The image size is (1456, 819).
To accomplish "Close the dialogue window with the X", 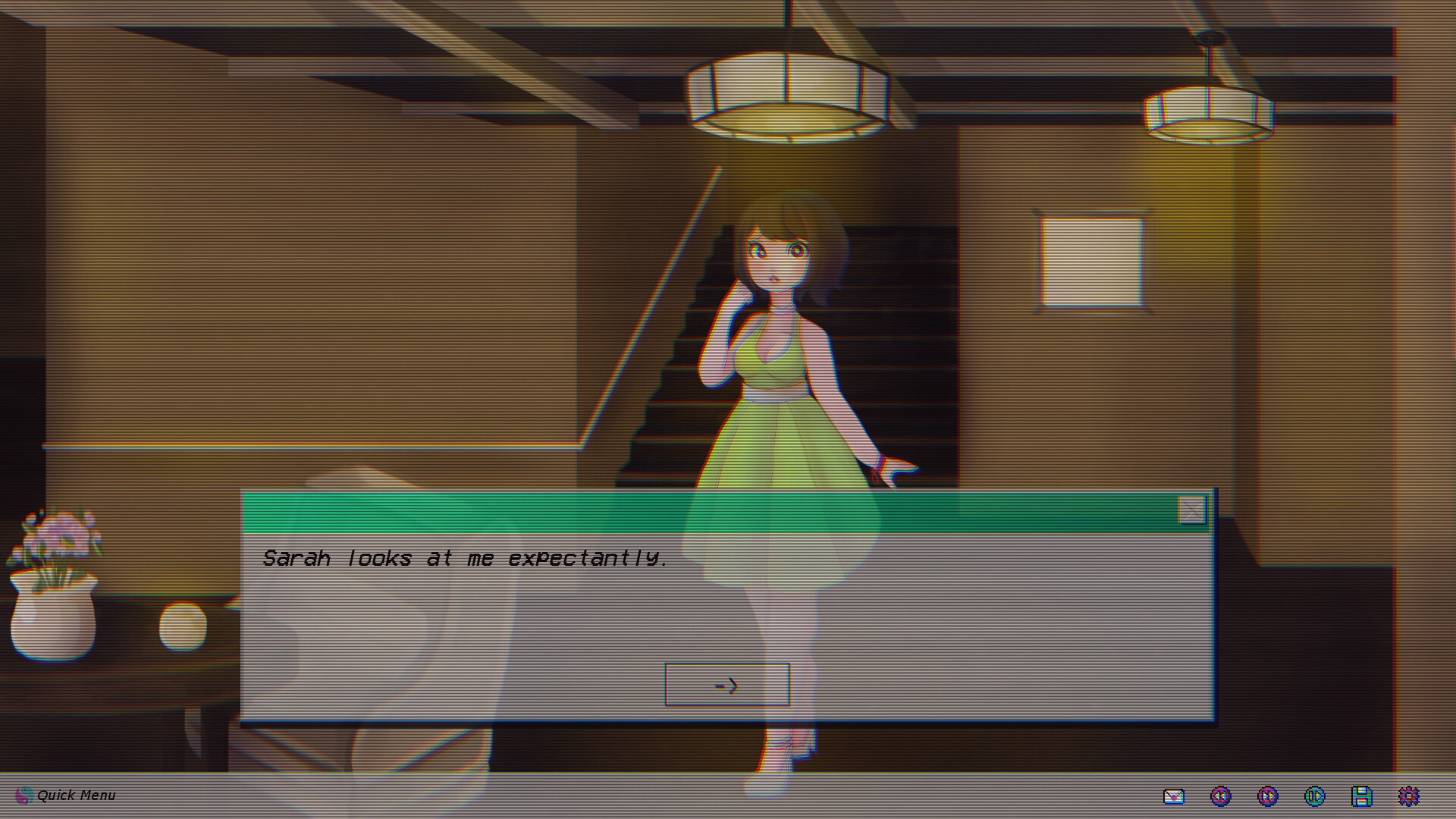I will 1191,510.
